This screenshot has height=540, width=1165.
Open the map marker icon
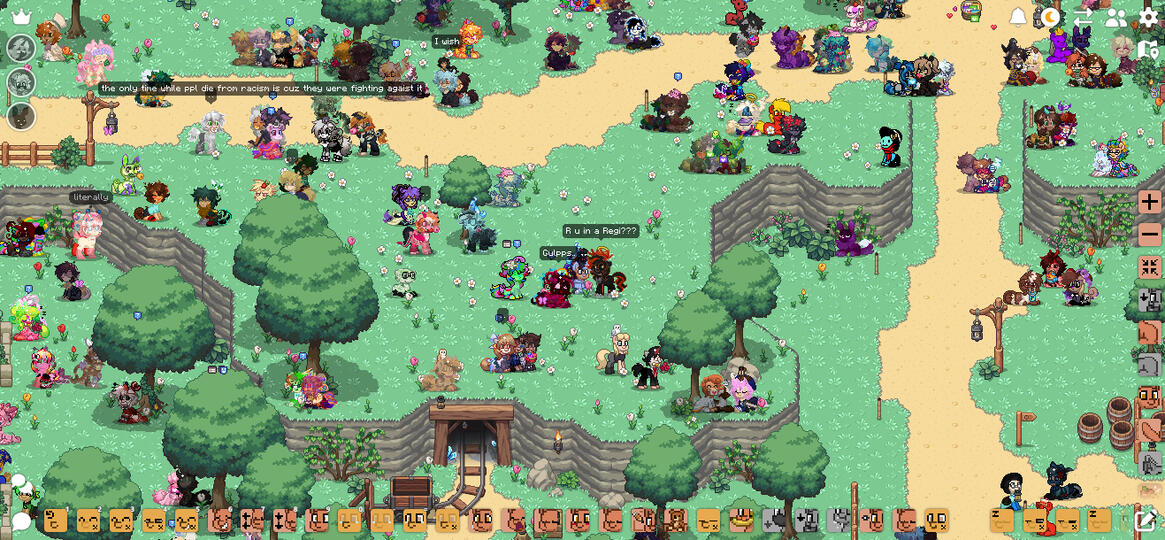(x=1148, y=49)
